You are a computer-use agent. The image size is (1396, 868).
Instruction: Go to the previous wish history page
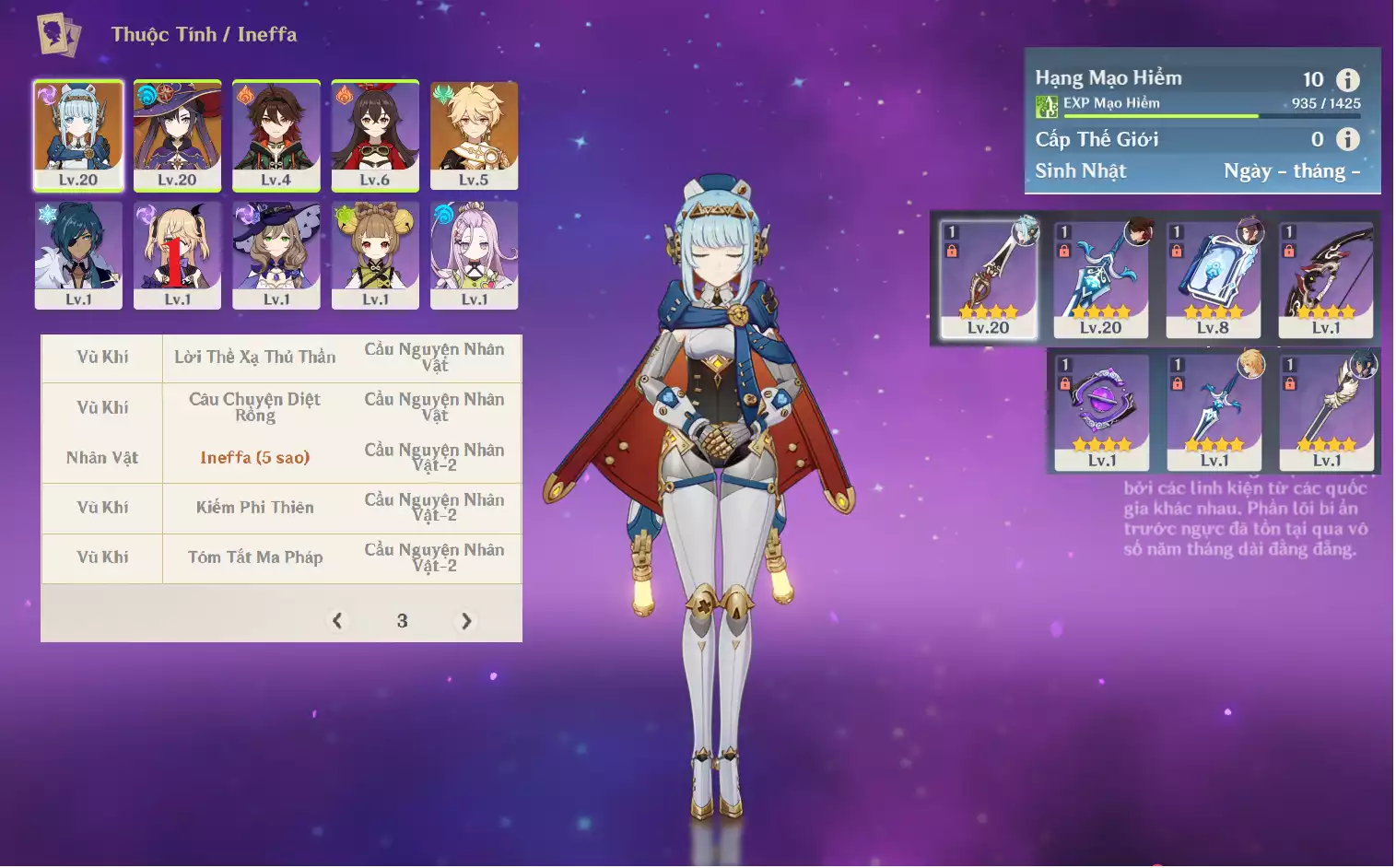point(337,621)
